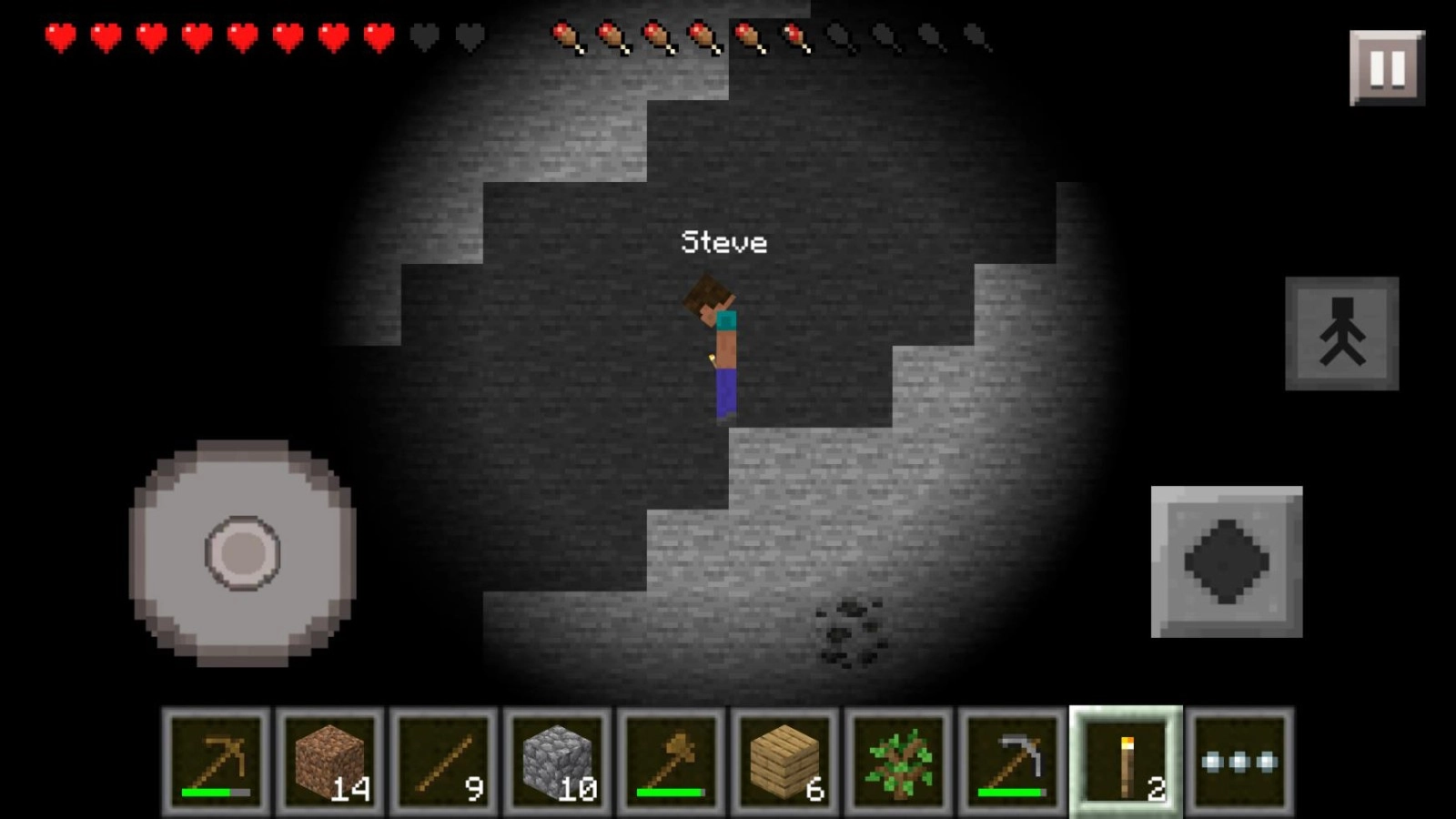Select the wooden pickaxe hotbar slot

click(217, 762)
